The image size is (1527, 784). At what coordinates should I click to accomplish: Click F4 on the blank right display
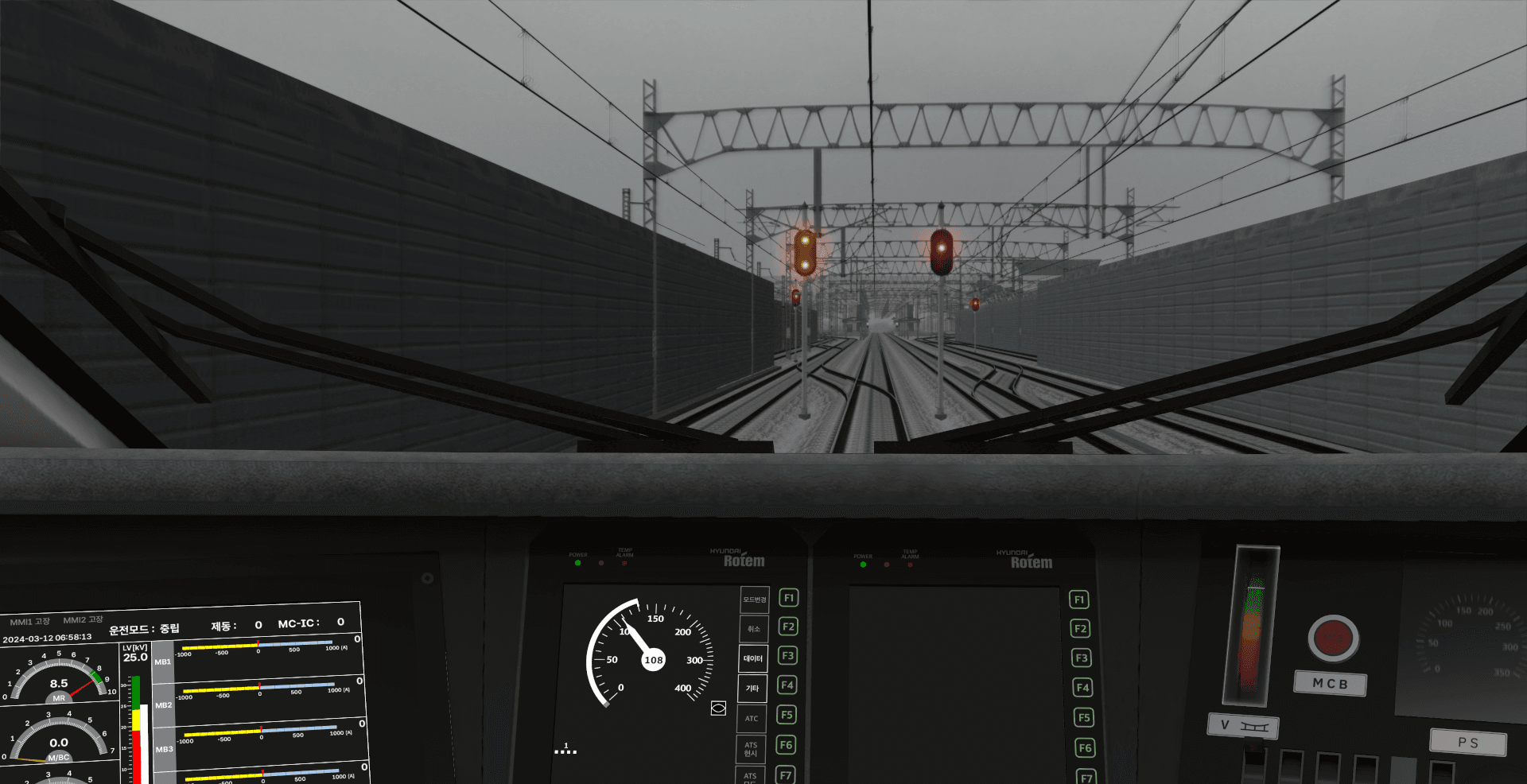point(1082,688)
